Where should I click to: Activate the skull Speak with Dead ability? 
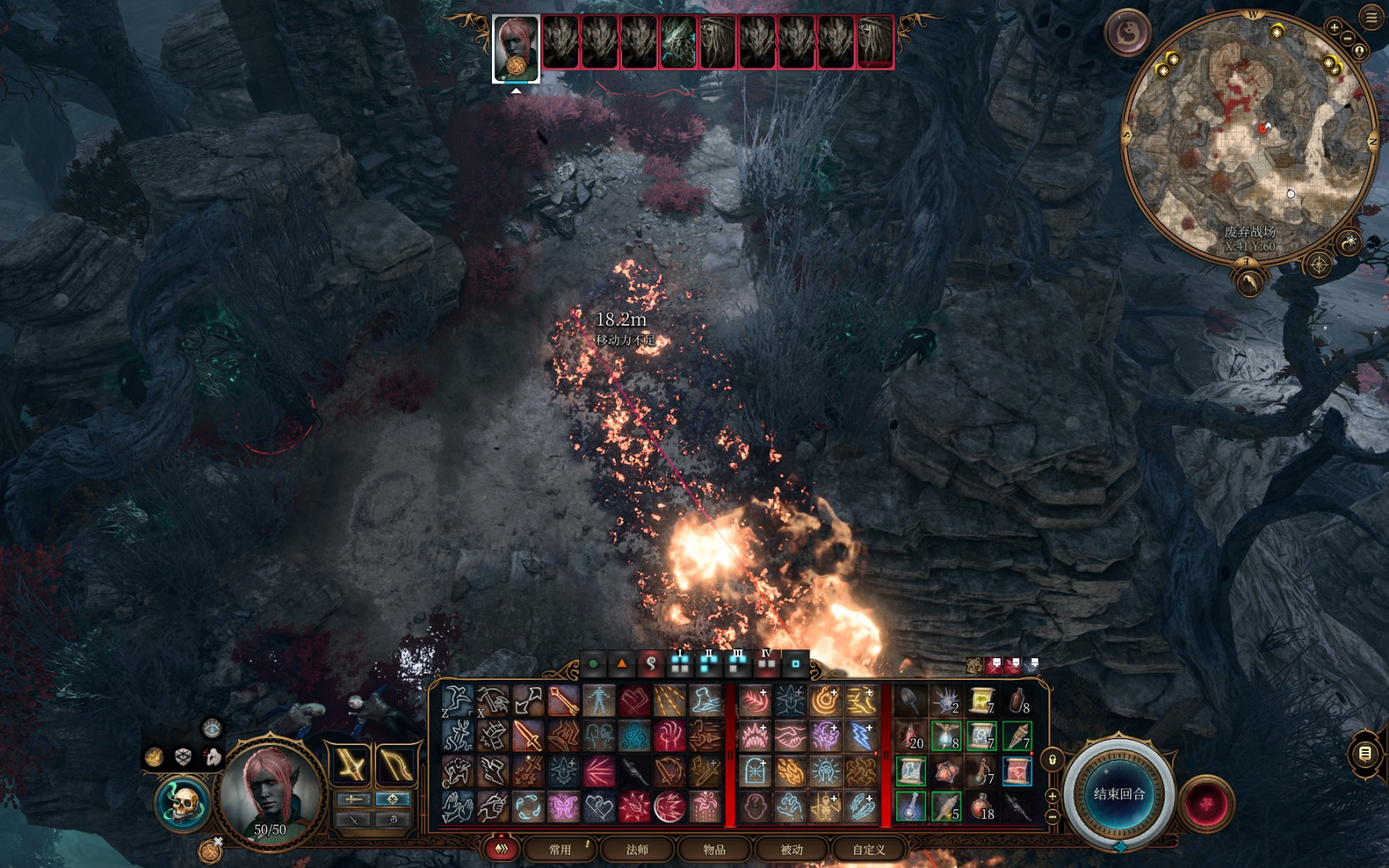183,804
